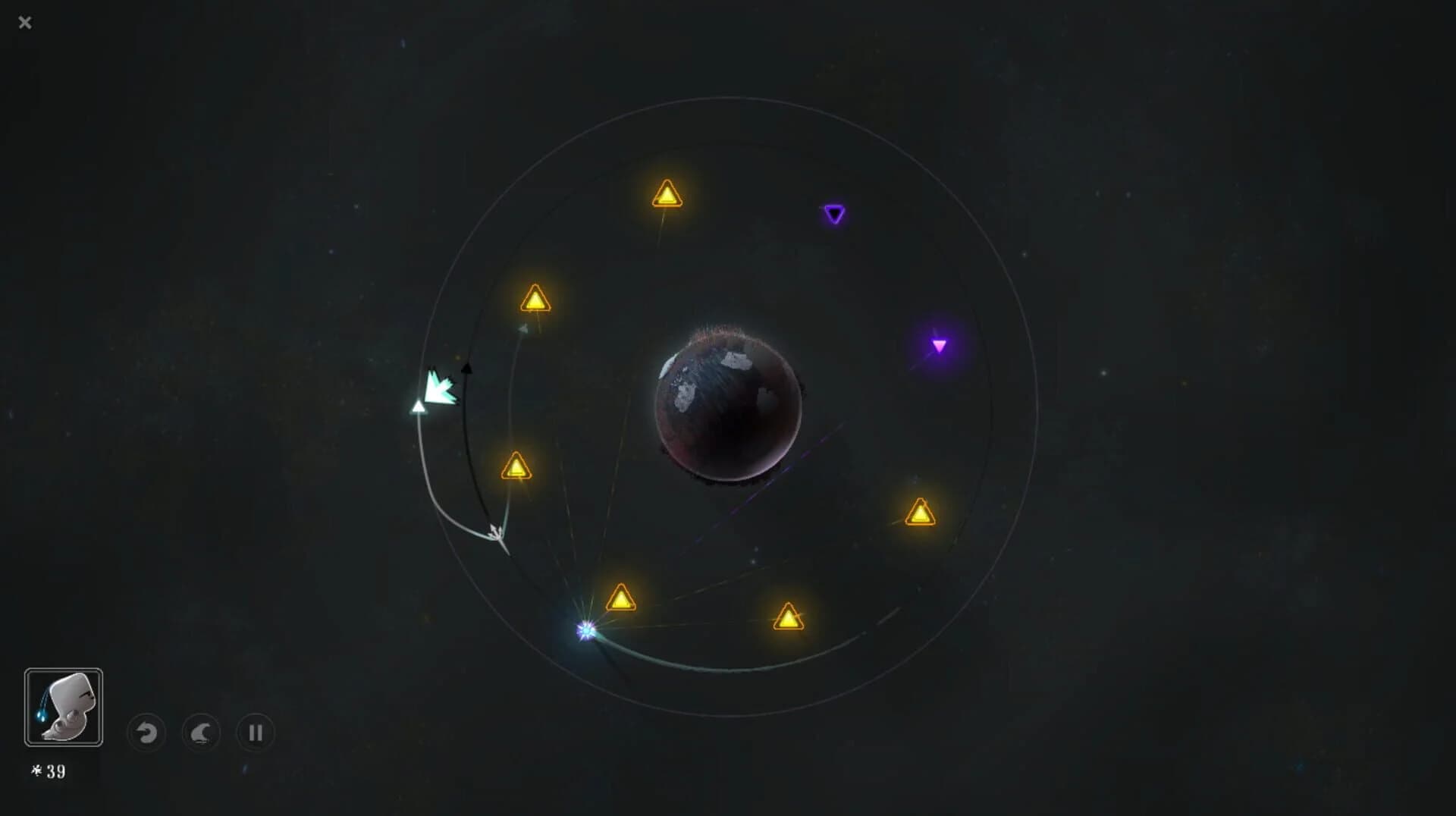
Task: Select the yellow triangle right of the glowing star
Action: click(789, 618)
